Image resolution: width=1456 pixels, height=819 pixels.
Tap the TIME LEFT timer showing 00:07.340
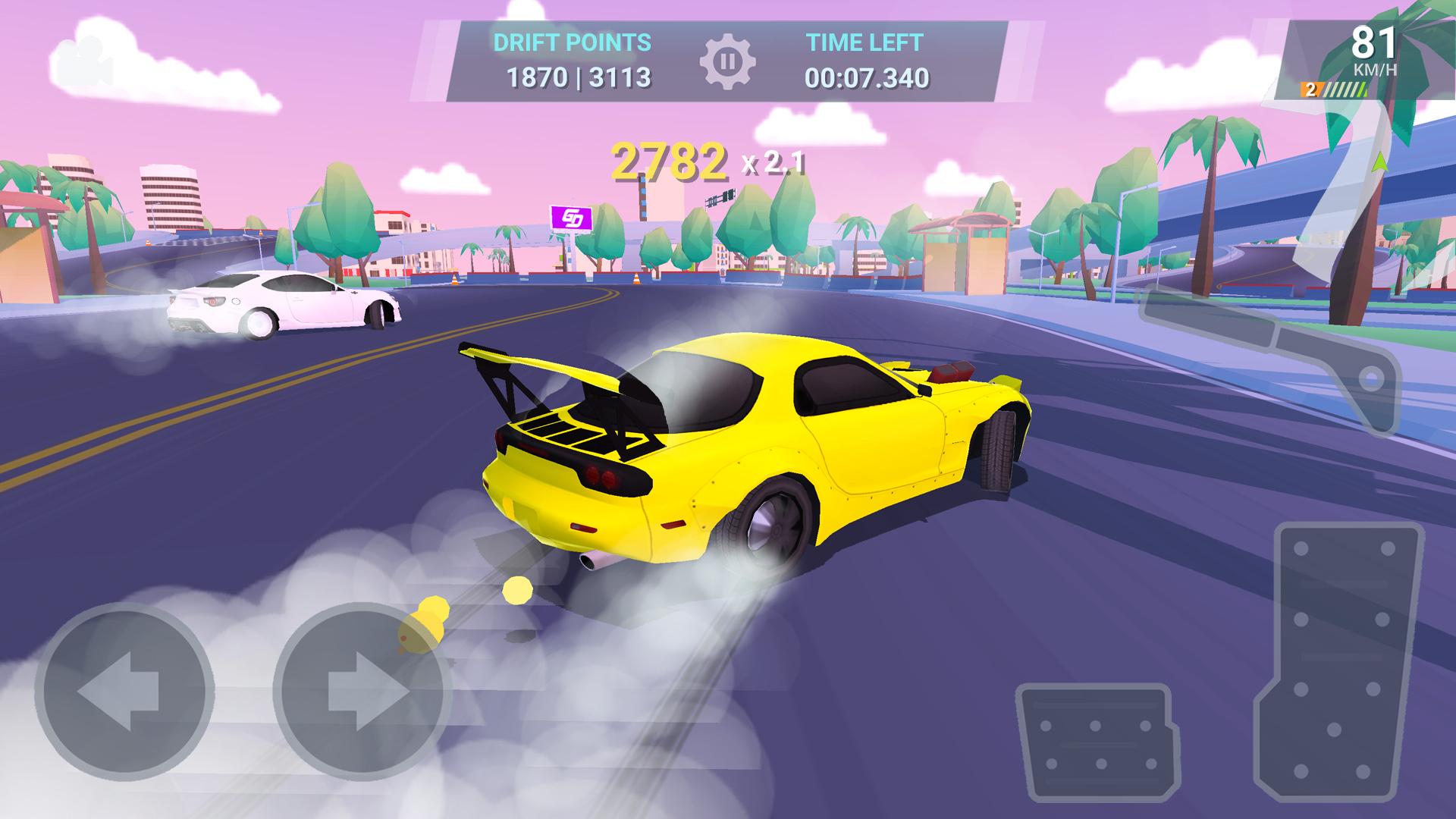[x=867, y=77]
